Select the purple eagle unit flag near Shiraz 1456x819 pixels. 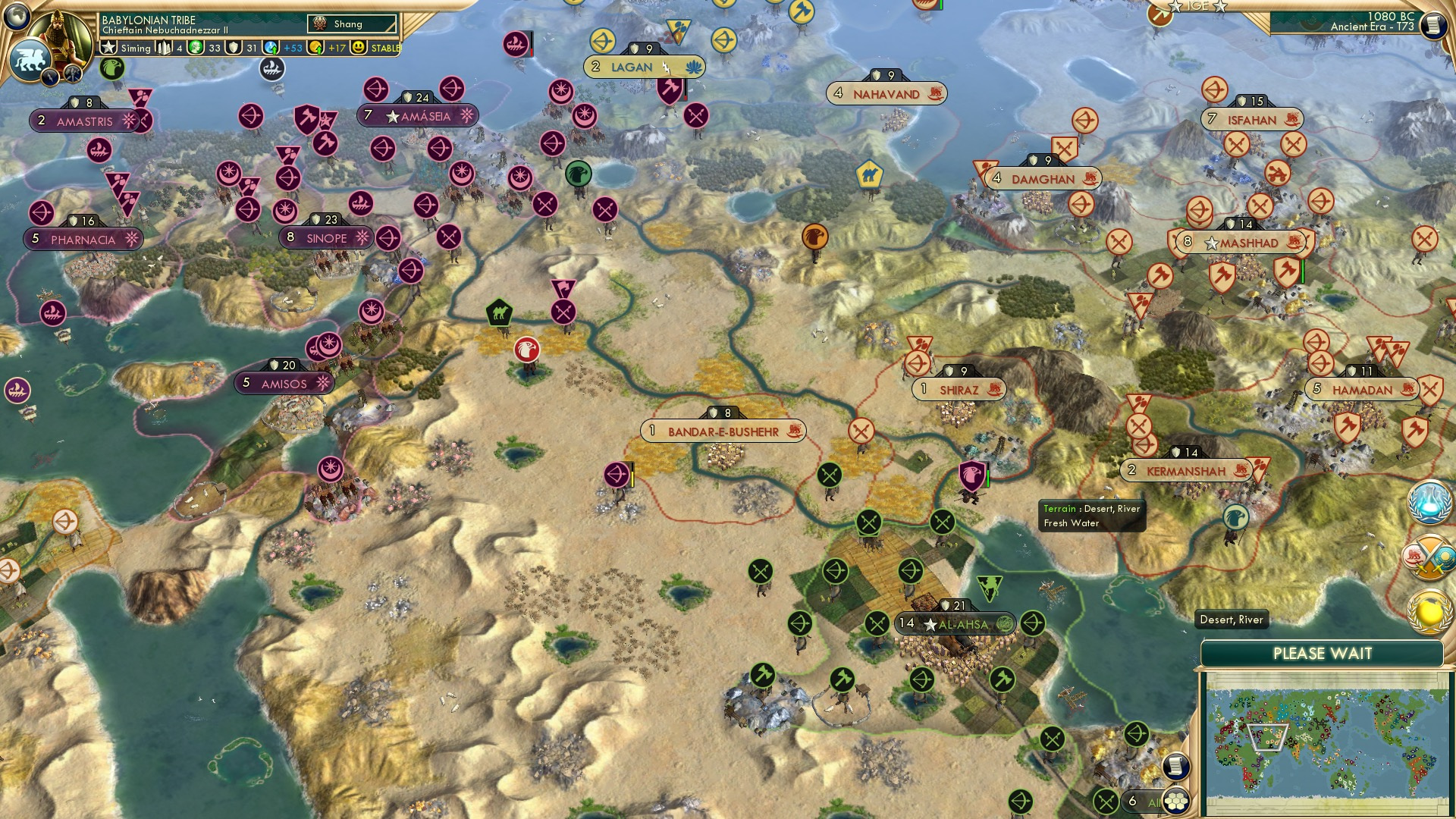click(971, 476)
